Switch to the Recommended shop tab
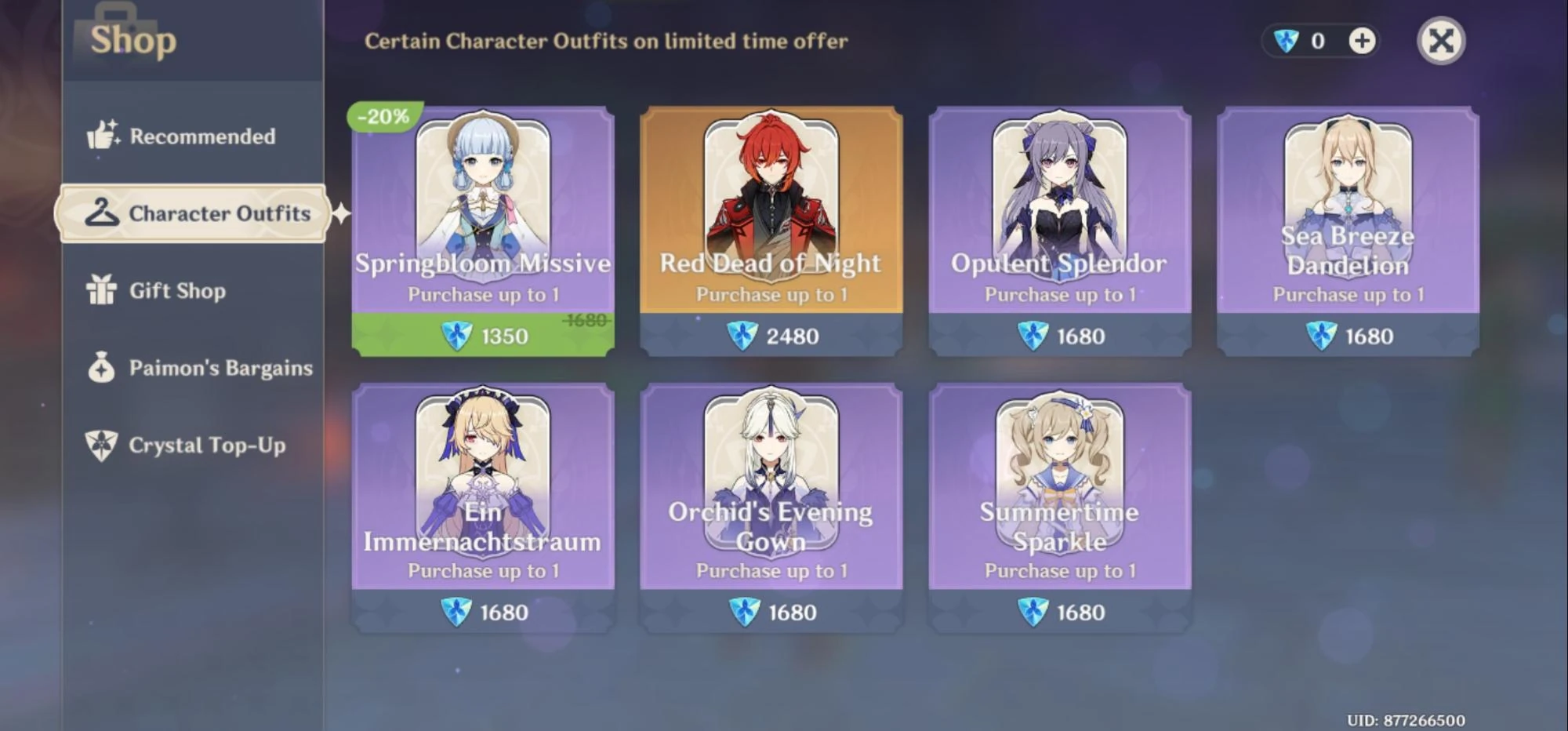Viewport: 1568px width, 731px height. (203, 135)
